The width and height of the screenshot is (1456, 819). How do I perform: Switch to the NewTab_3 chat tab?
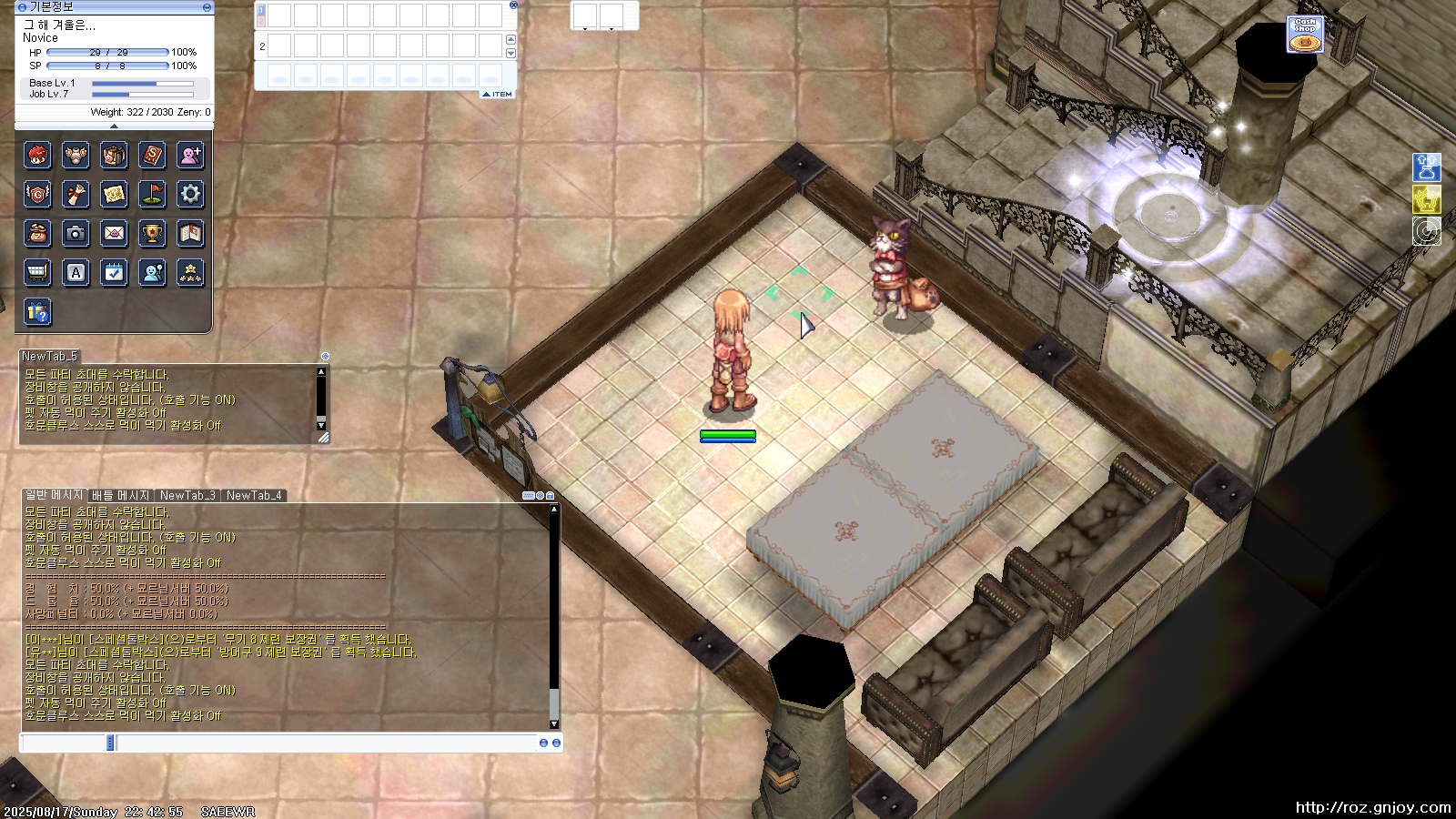(x=187, y=496)
